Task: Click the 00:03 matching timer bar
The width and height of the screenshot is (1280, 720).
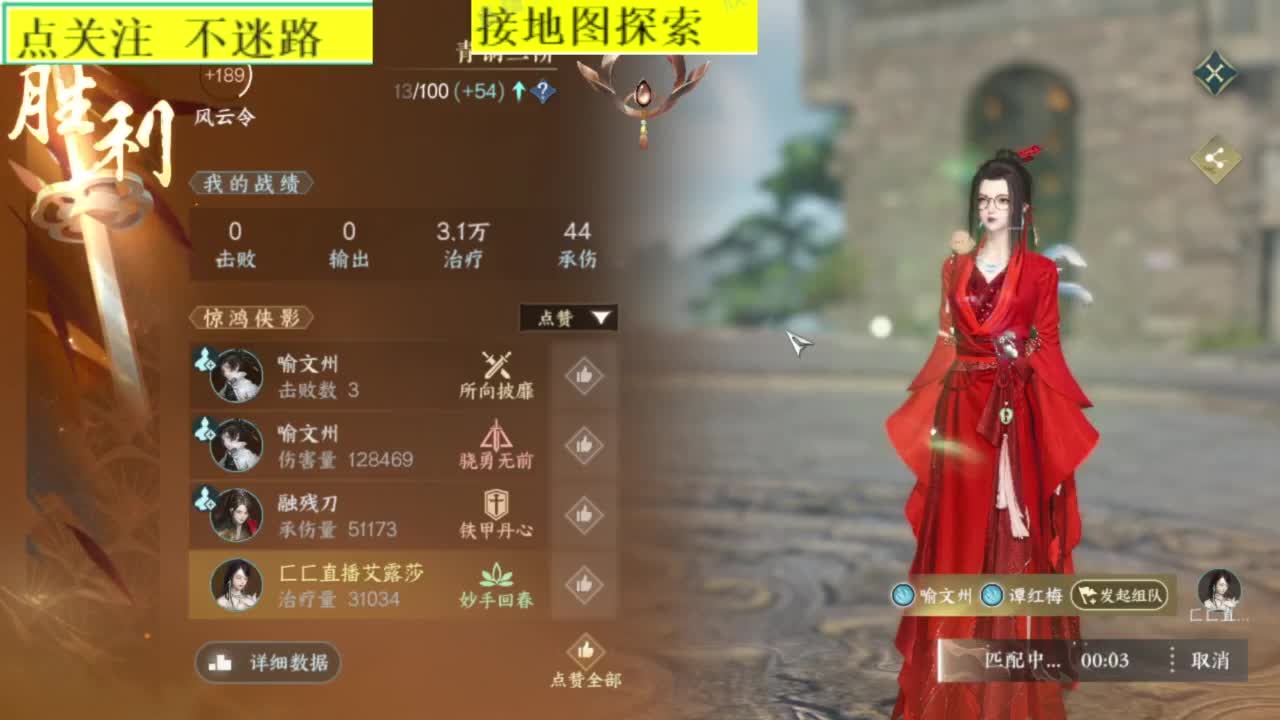Action: 1107,661
